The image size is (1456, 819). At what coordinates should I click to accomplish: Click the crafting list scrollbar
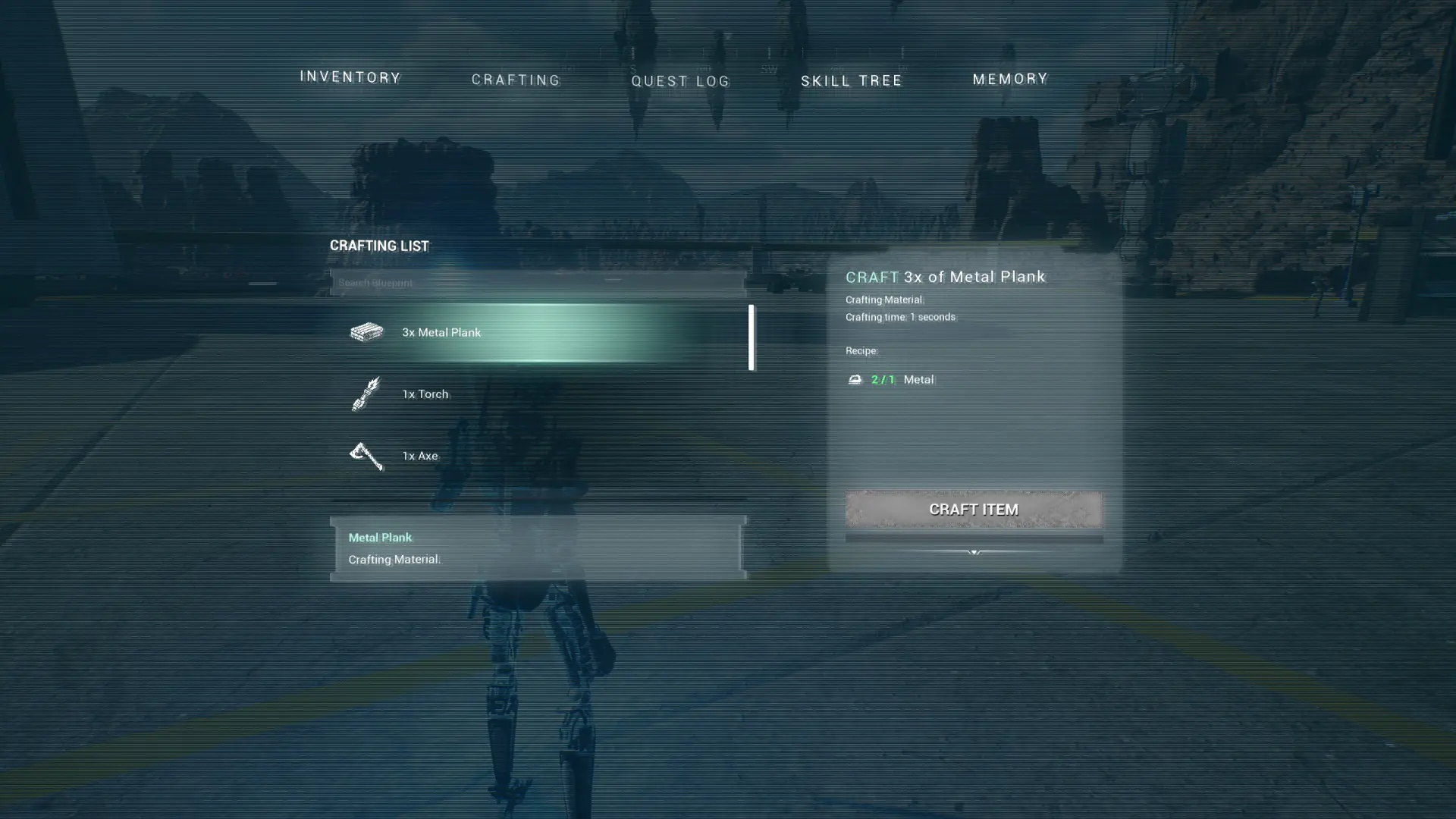pos(751,337)
